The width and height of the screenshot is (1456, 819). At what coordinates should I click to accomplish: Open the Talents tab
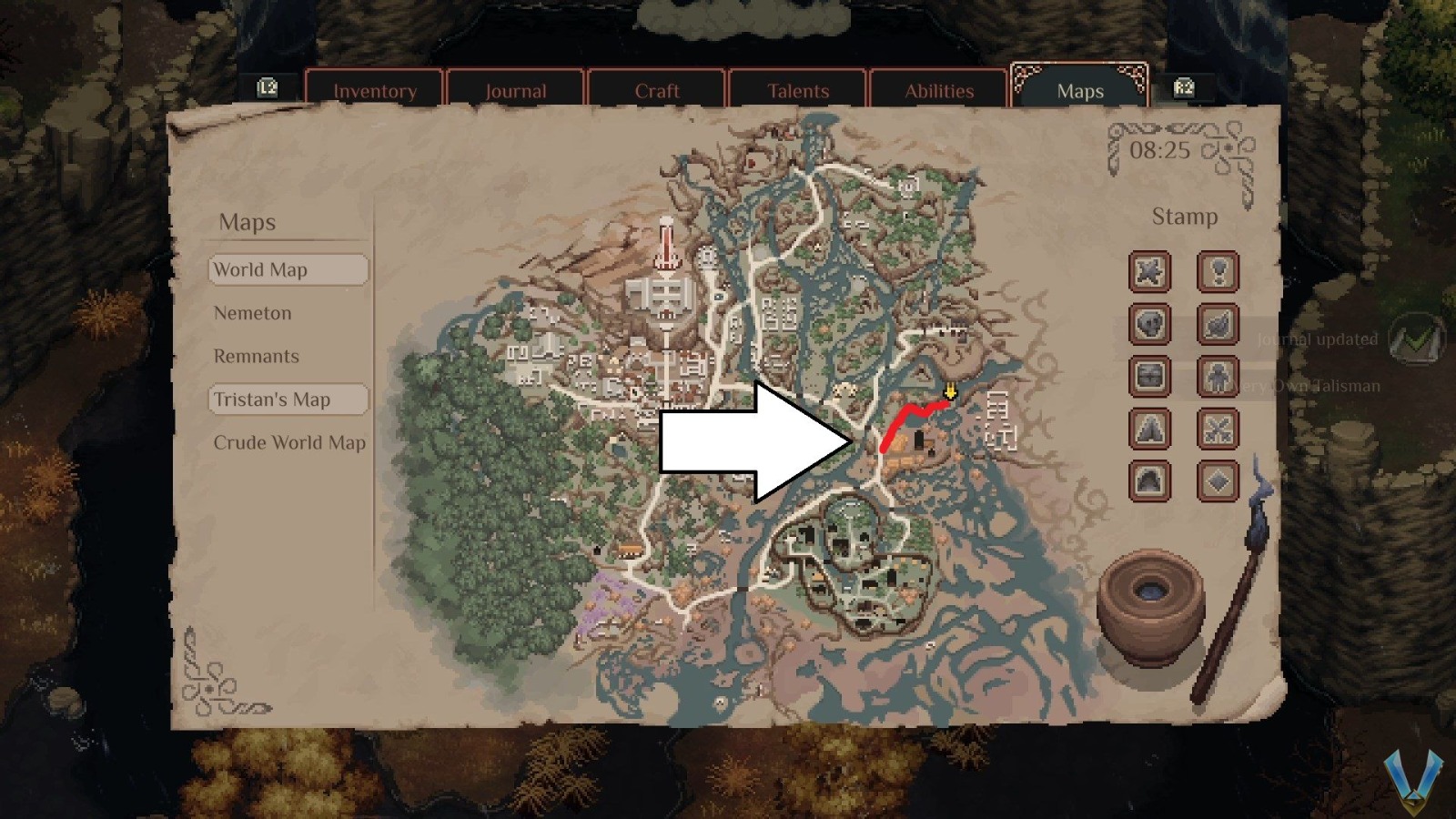click(x=797, y=90)
